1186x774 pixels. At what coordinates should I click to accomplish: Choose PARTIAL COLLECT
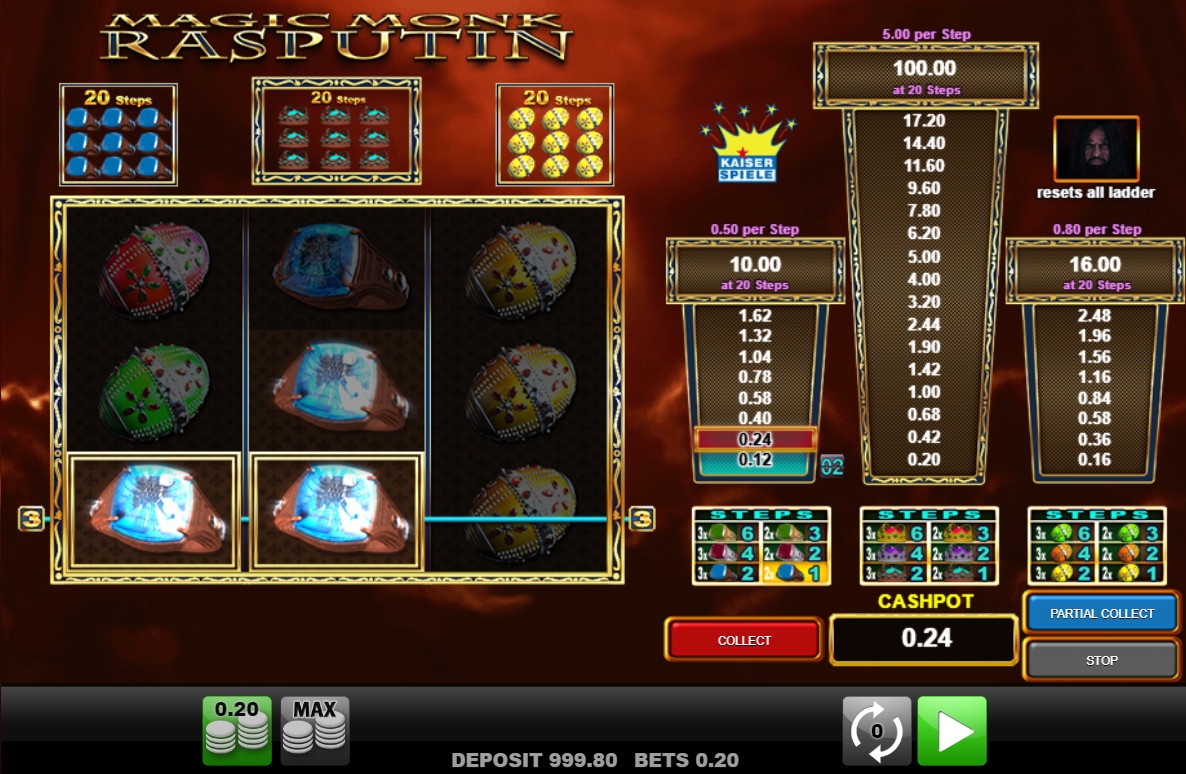(1101, 613)
